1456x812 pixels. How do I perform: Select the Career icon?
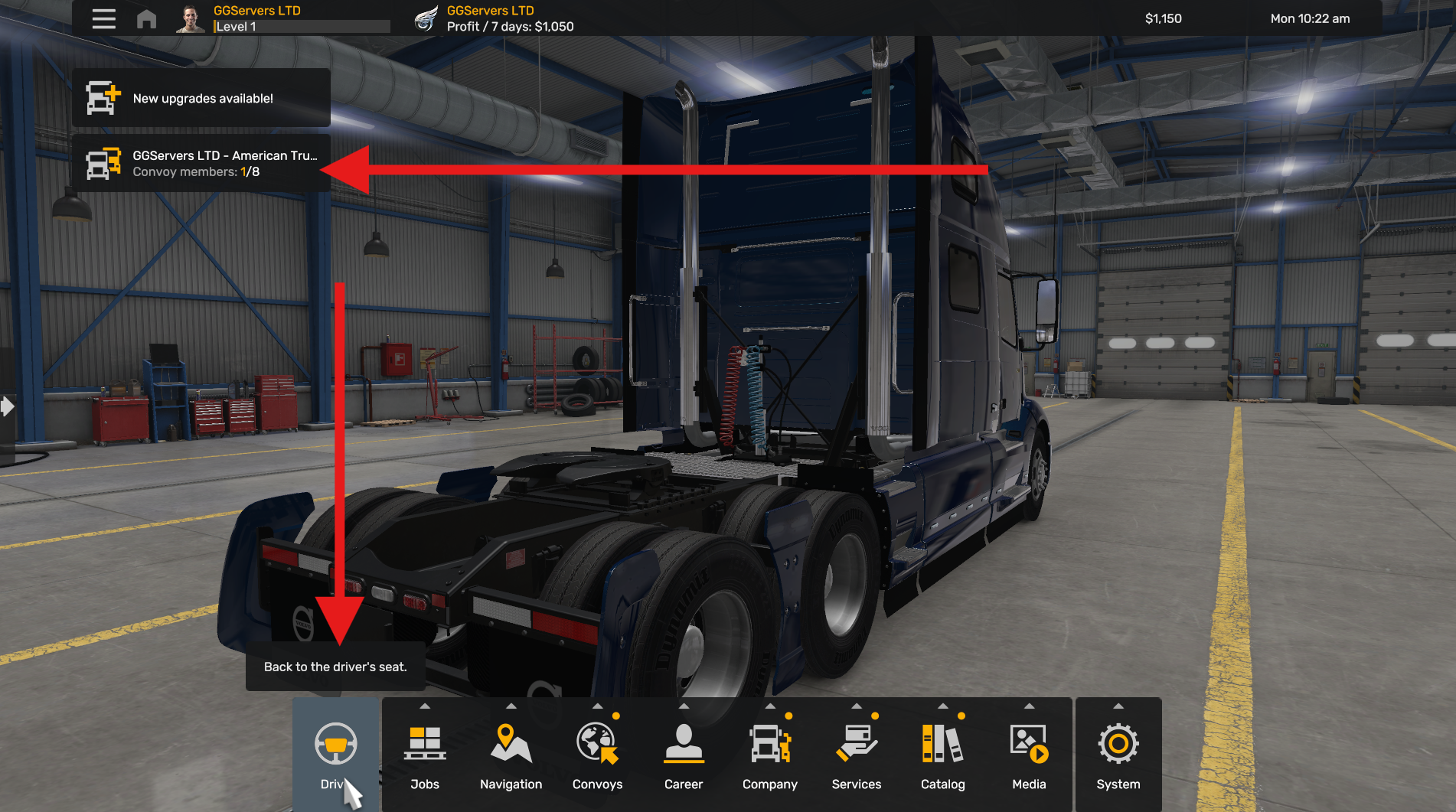click(683, 742)
